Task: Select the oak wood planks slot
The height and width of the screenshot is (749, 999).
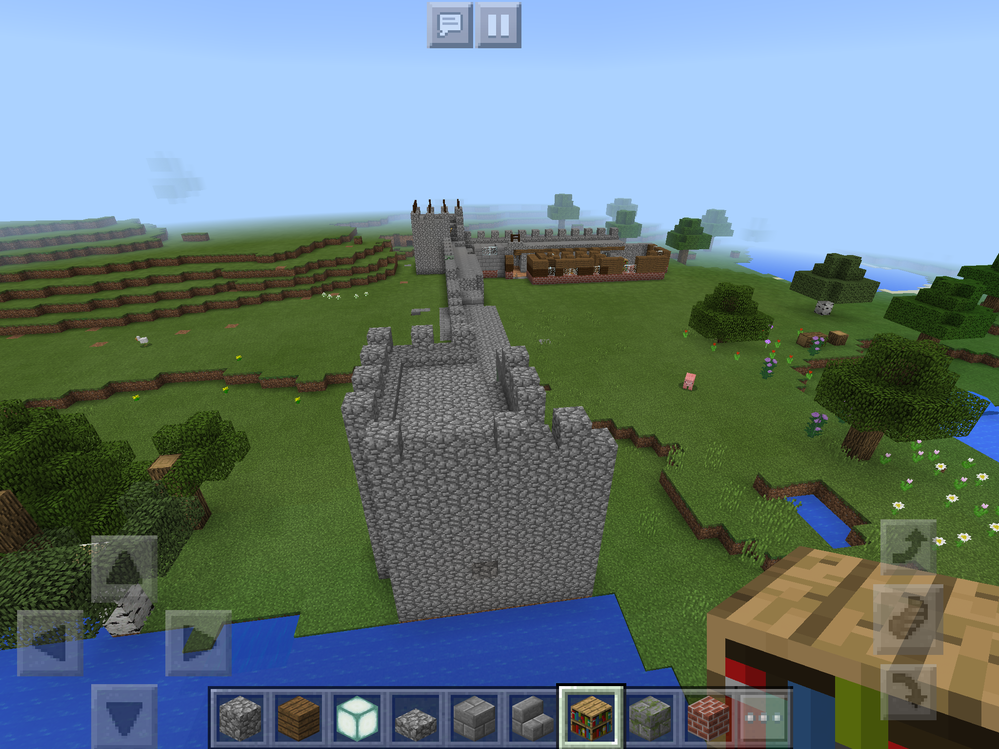Action: pyautogui.click(x=298, y=717)
